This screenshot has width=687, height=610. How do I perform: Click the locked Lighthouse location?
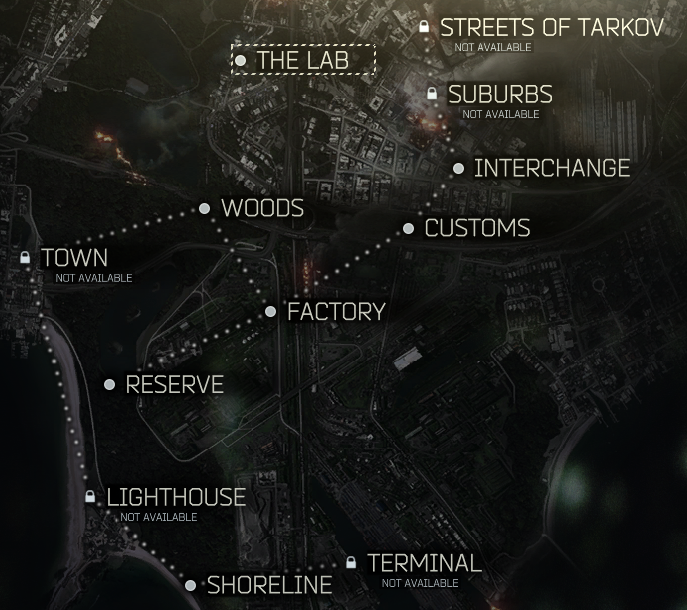click(x=175, y=497)
